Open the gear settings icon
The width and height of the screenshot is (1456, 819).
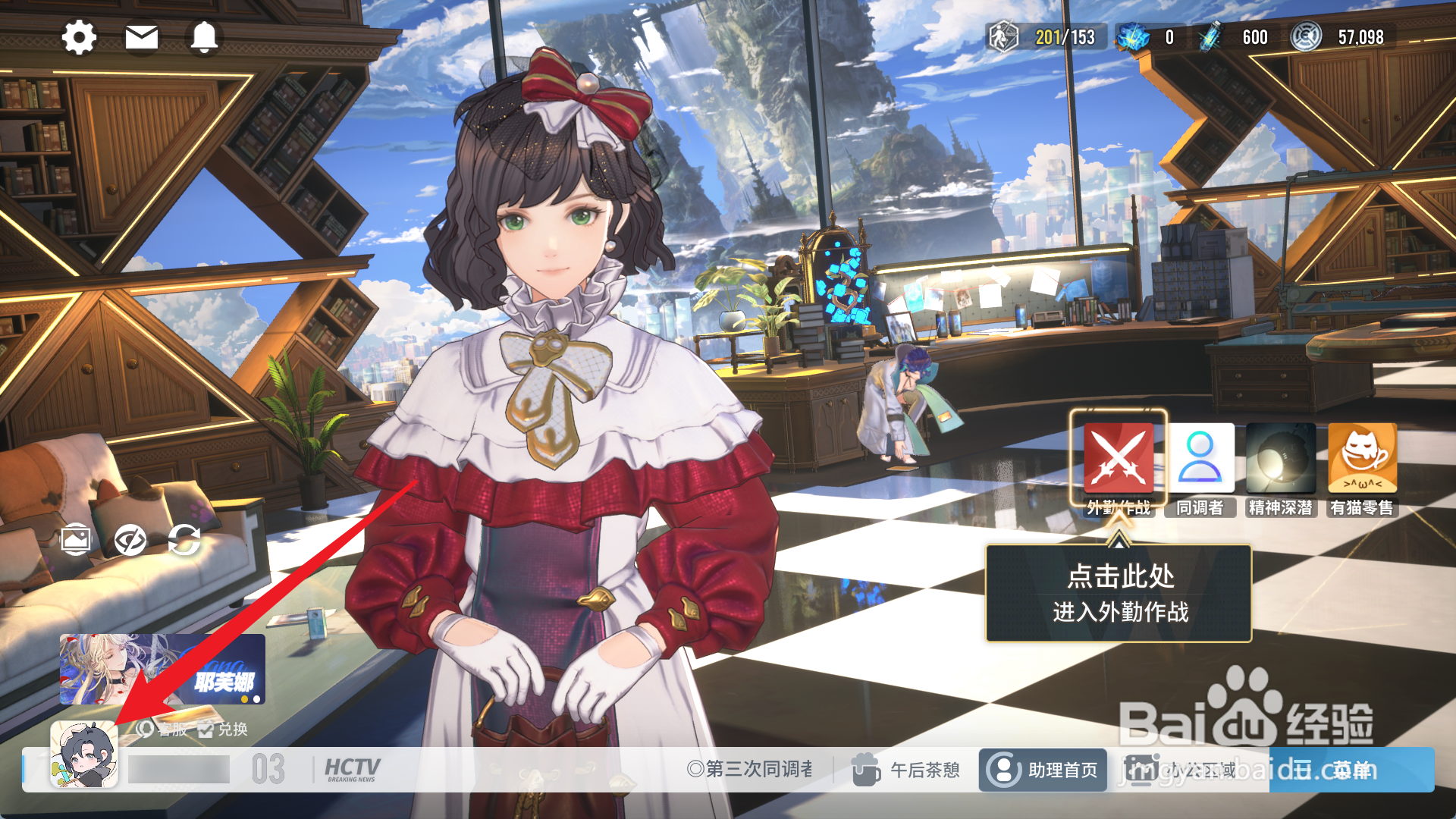[x=79, y=36]
